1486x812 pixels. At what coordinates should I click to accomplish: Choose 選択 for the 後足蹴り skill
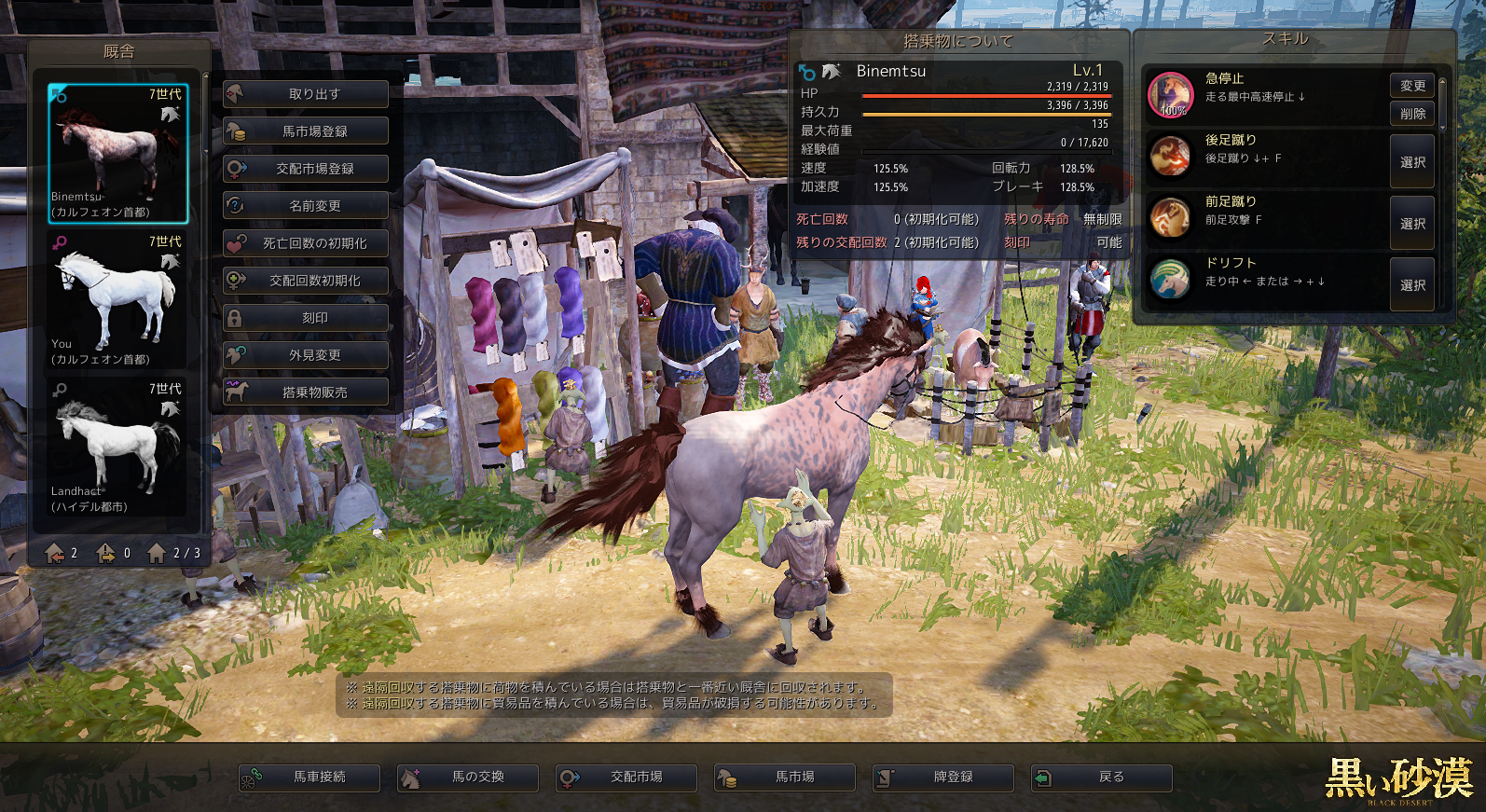tap(1412, 162)
